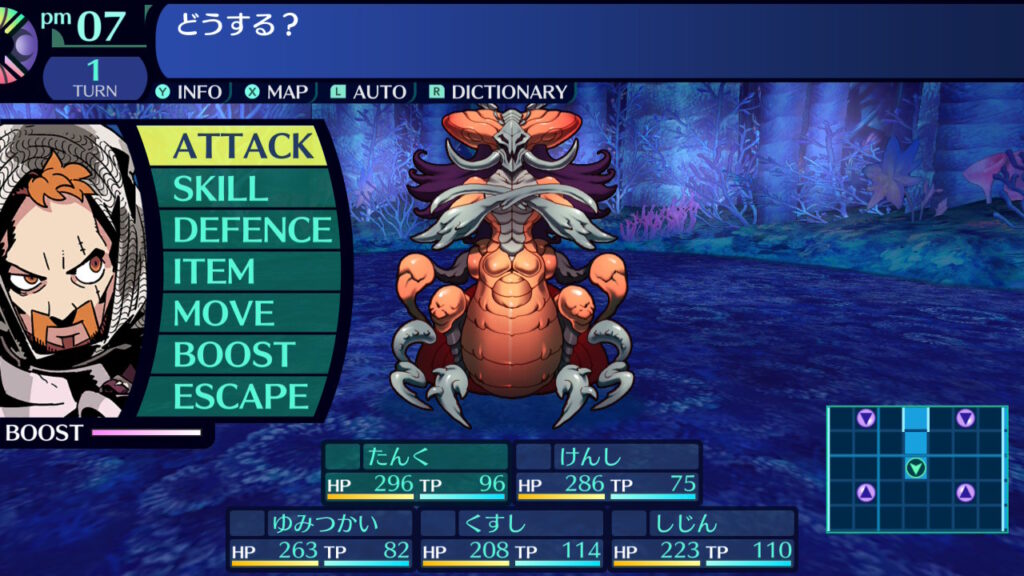Choose the DEFENCE command
This screenshot has height=576, width=1024.
250,230
